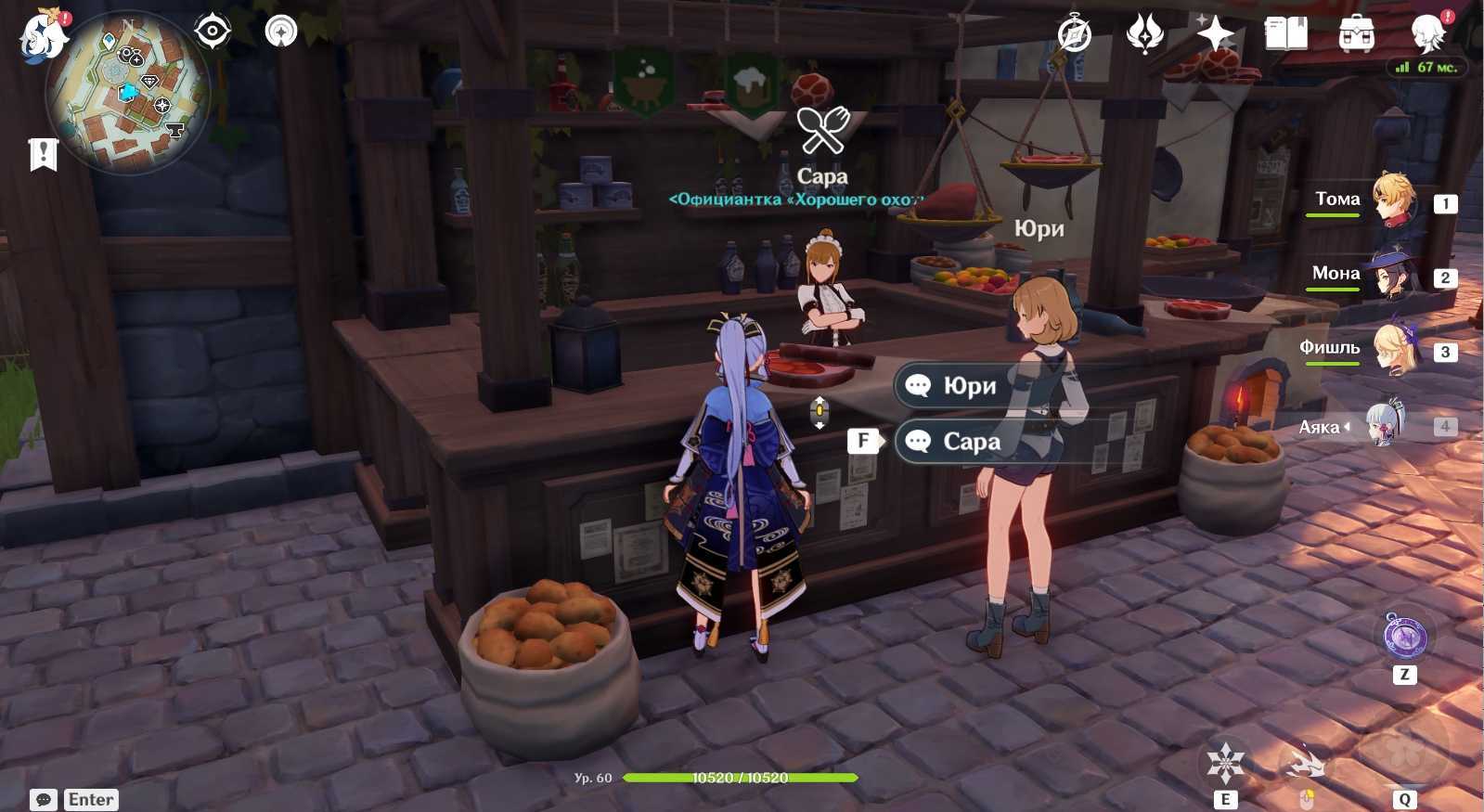Open the round spiral icon beside minimap
1484x812 pixels.
click(281, 32)
